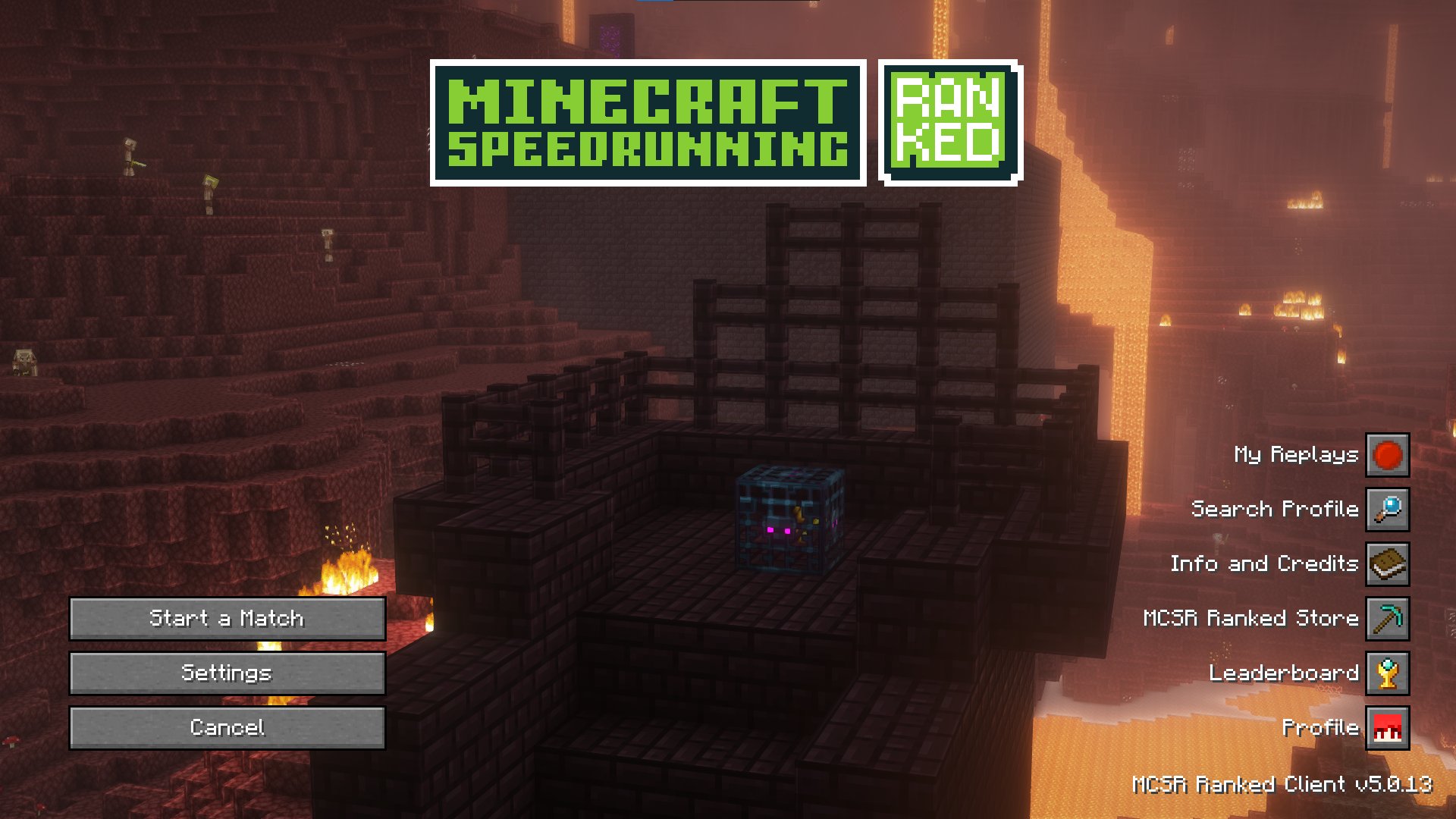Screen dimensions: 1456x819
Task: Click the monster spawner cage in the scene
Action: click(789, 523)
